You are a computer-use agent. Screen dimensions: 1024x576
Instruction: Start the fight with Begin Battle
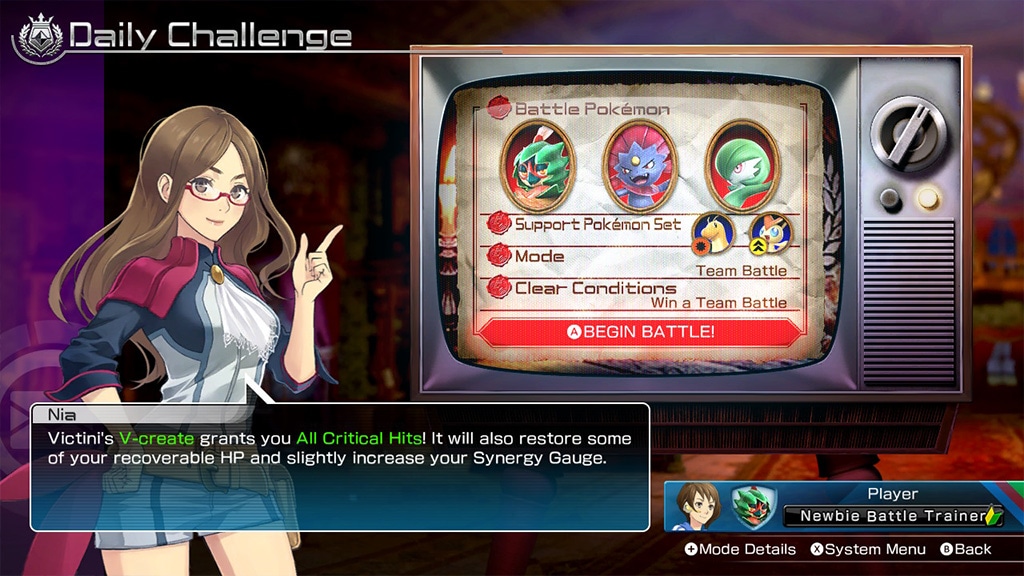coord(641,331)
